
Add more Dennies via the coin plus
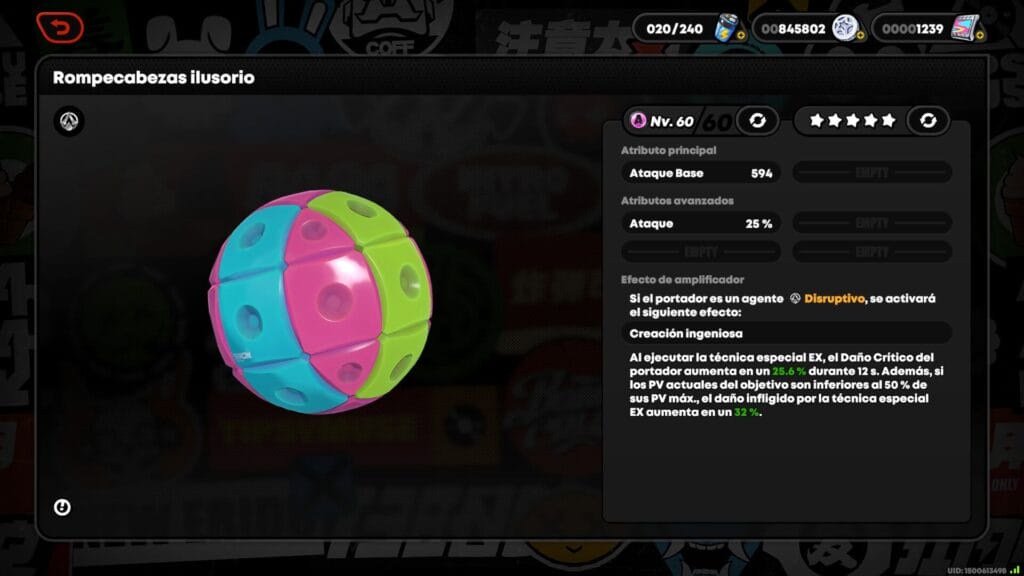pos(860,35)
